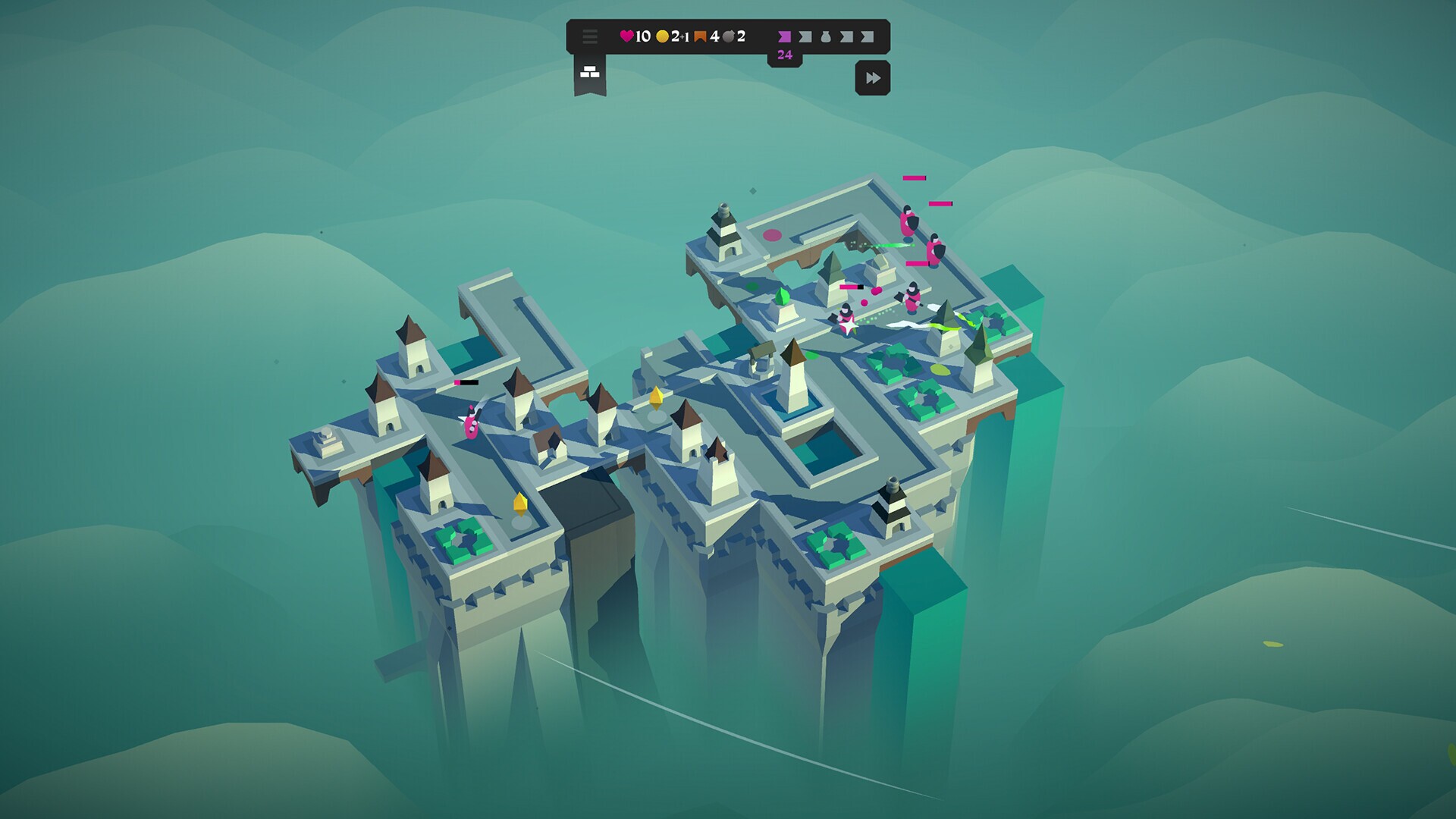Click the first gray upcoming wave flag
The image size is (1456, 819).
pyautogui.click(x=805, y=38)
